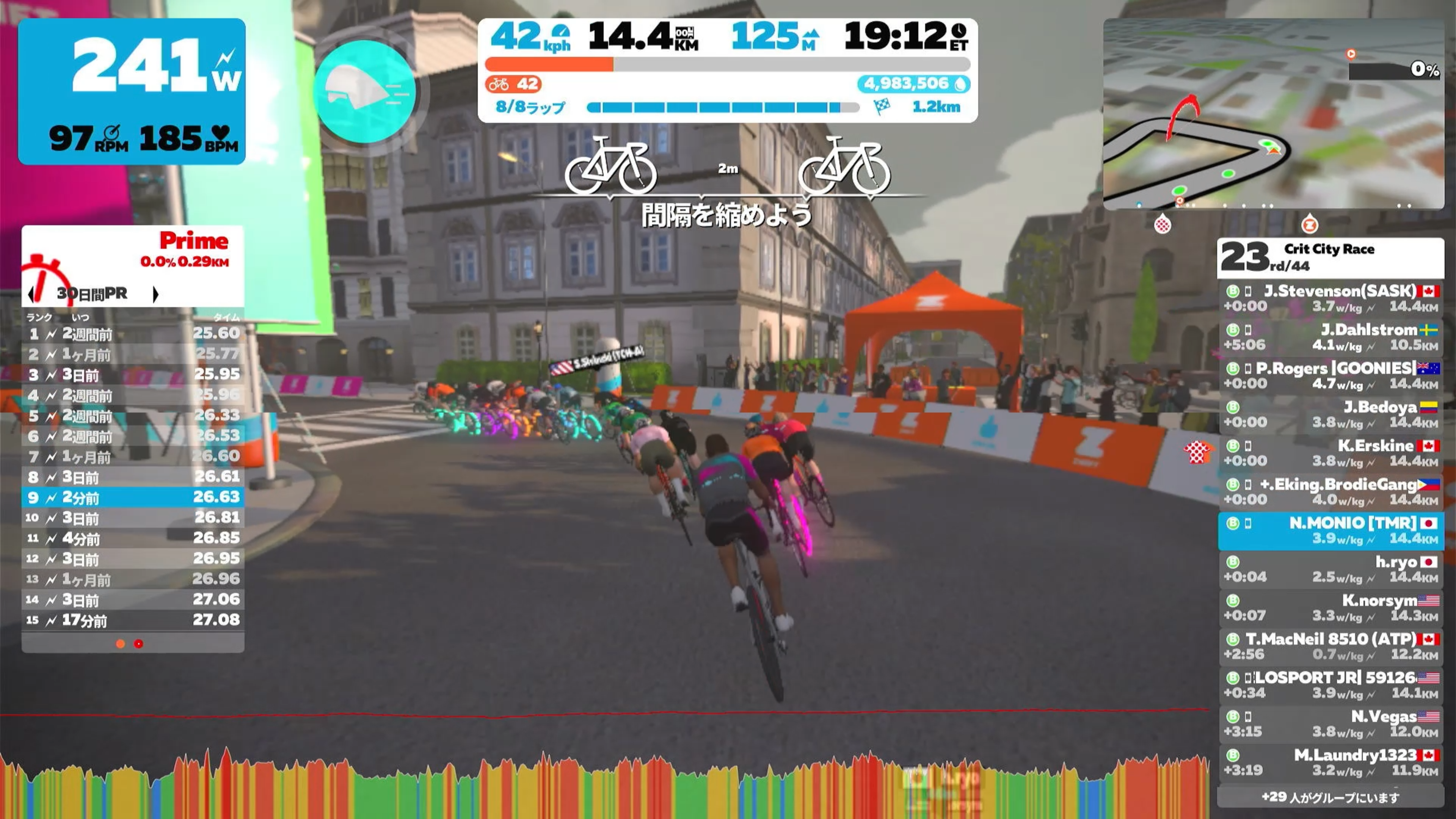
Task: Select rider K.Erskine in the list
Action: [1330, 453]
